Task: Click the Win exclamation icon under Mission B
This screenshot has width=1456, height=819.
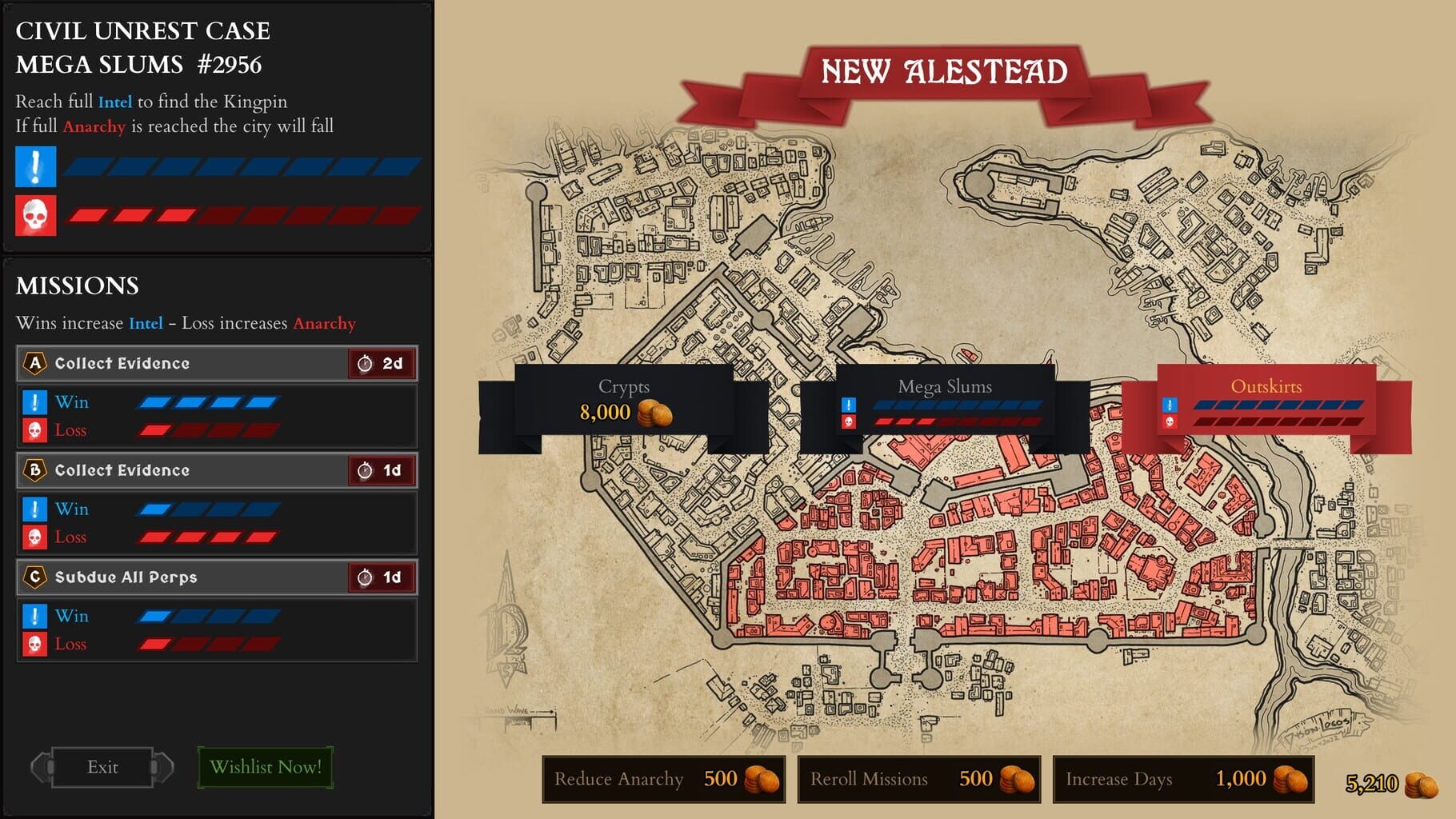Action: [x=33, y=509]
